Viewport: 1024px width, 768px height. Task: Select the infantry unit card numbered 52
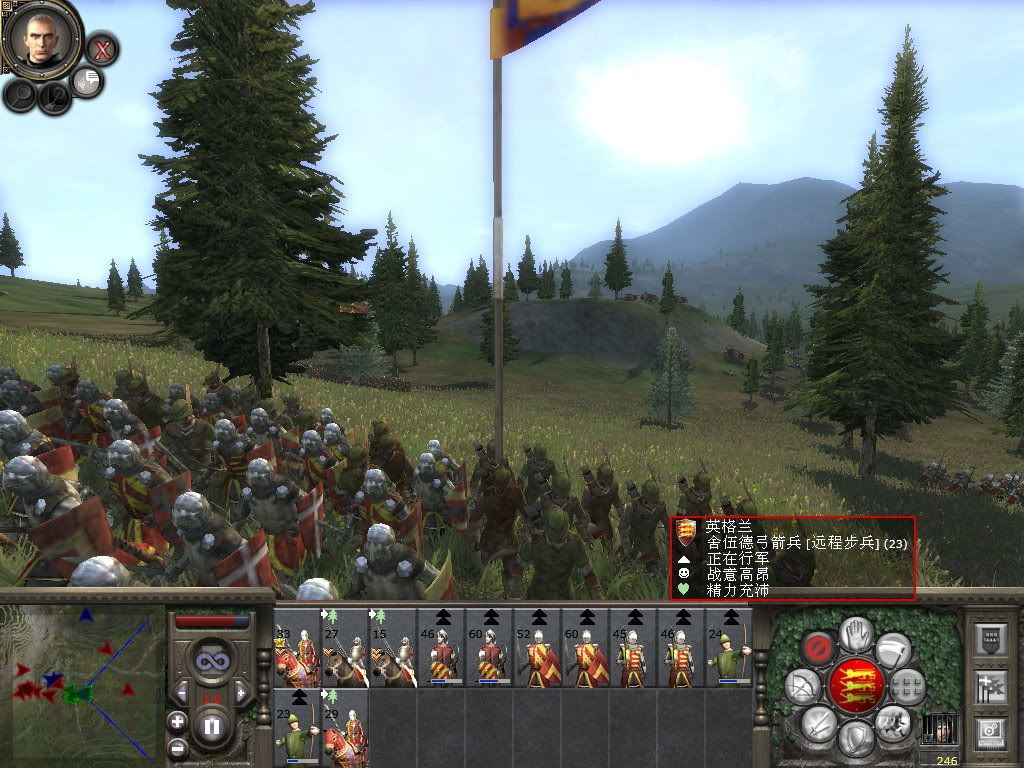pos(537,648)
